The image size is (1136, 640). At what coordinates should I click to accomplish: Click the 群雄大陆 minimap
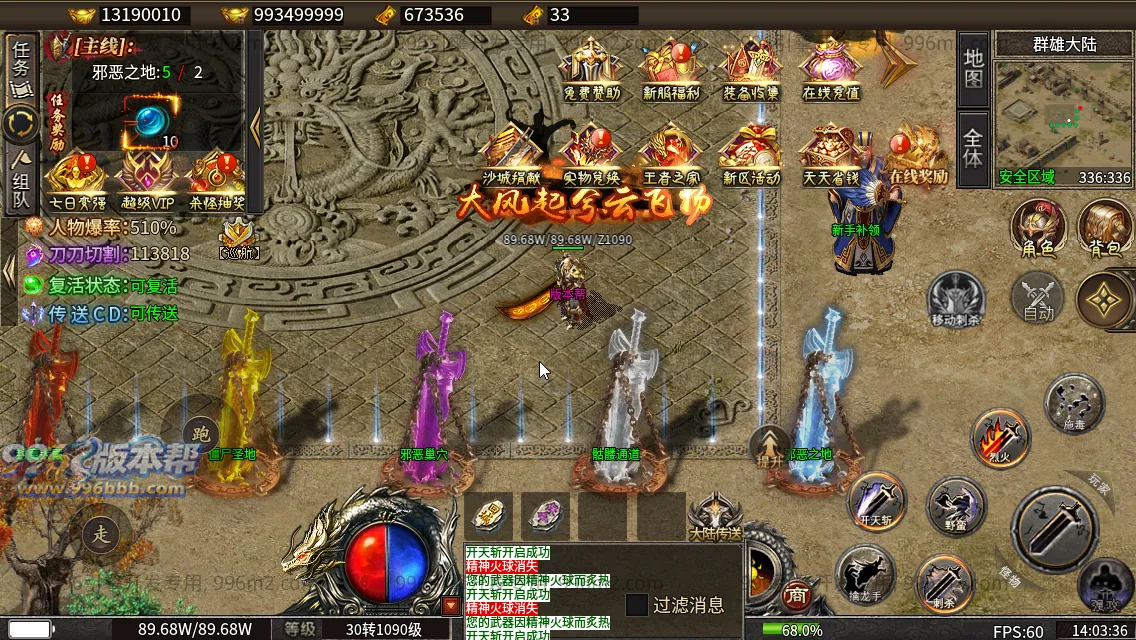(x=1064, y=112)
